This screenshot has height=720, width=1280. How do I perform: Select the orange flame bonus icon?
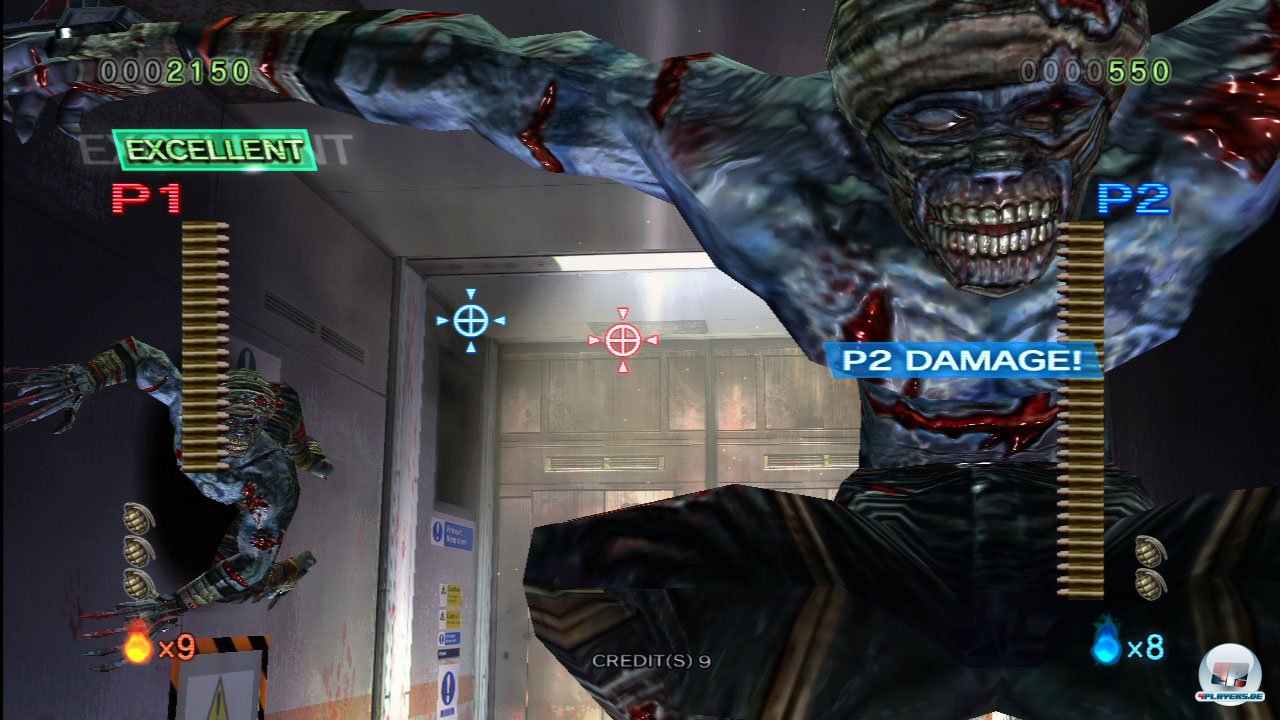(136, 649)
